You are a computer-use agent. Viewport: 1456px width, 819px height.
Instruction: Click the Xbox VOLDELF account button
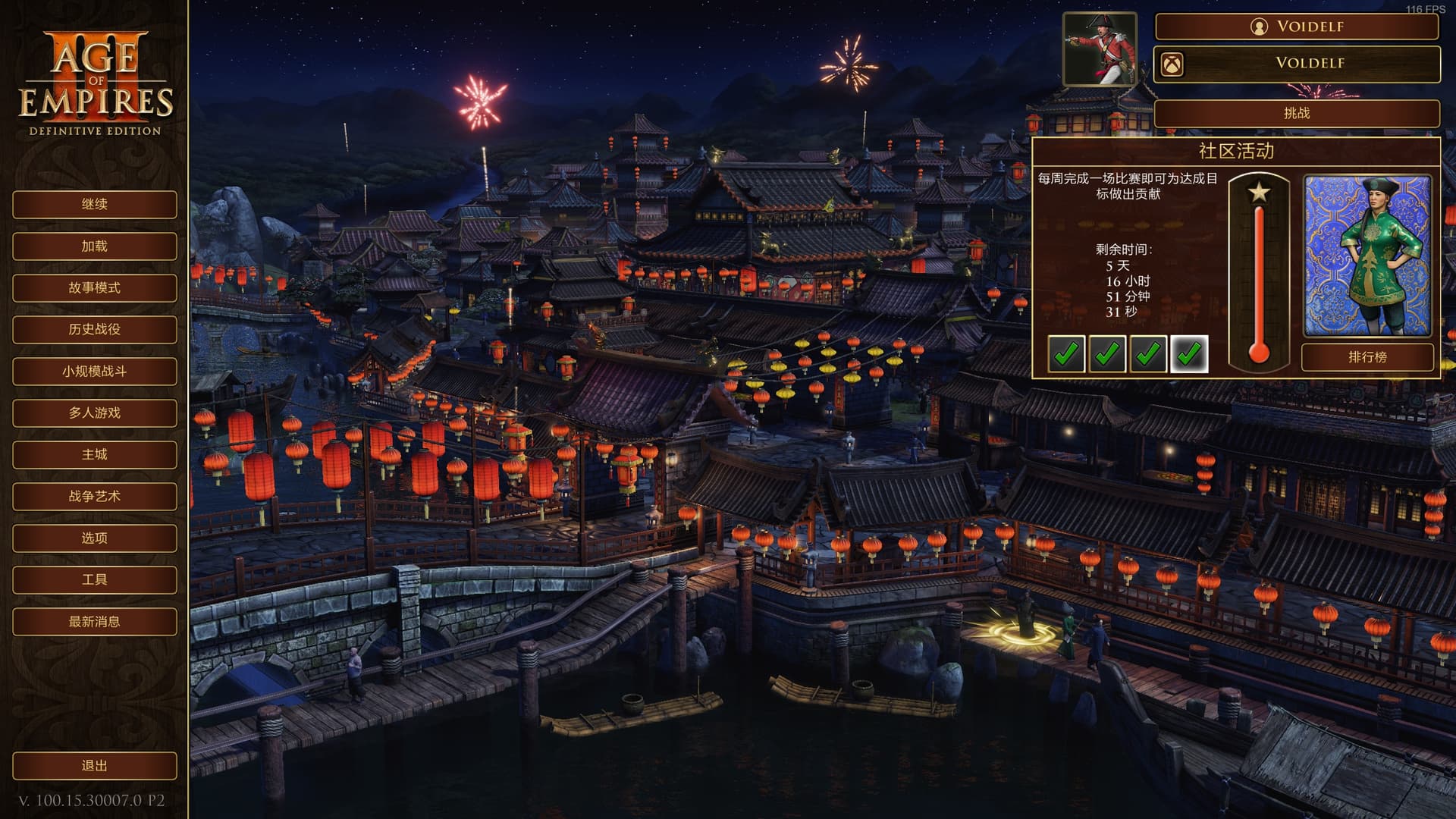click(x=1297, y=64)
